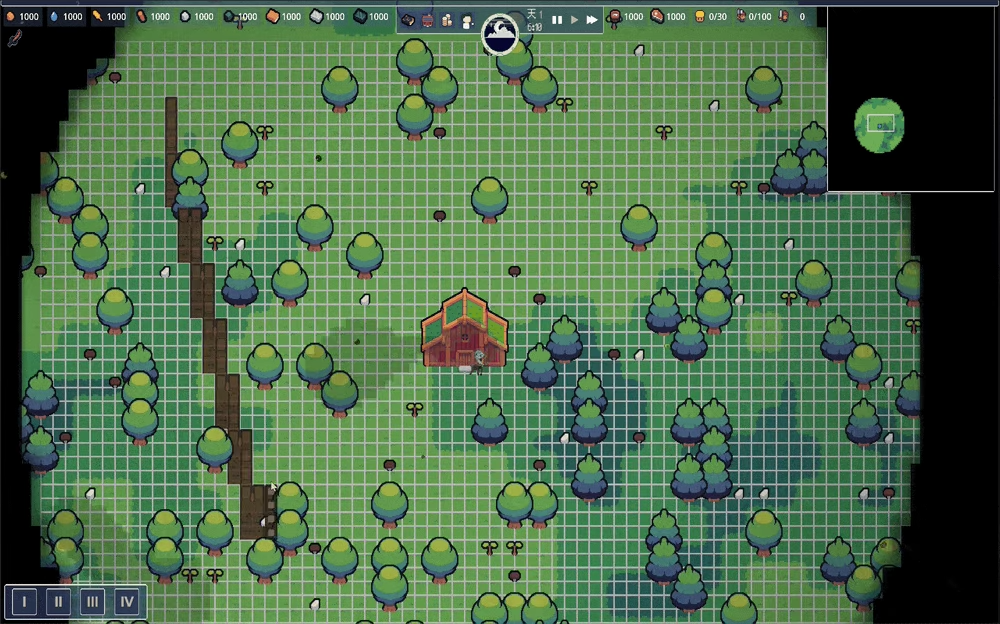Choose the tier III button
1000x624 pixels.
pyautogui.click(x=93, y=602)
